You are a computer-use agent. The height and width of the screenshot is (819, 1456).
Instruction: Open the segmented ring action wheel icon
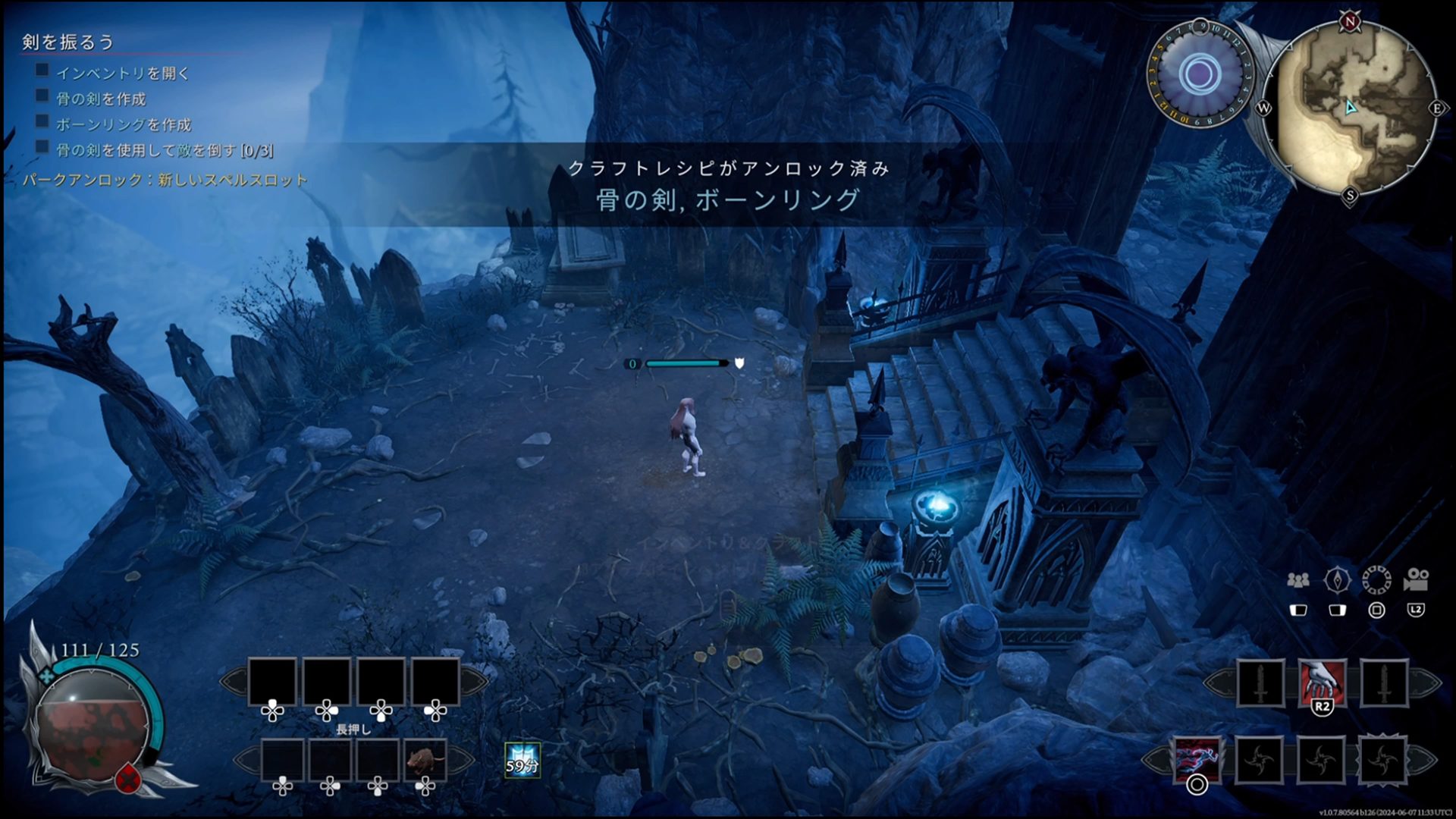coord(1376,581)
